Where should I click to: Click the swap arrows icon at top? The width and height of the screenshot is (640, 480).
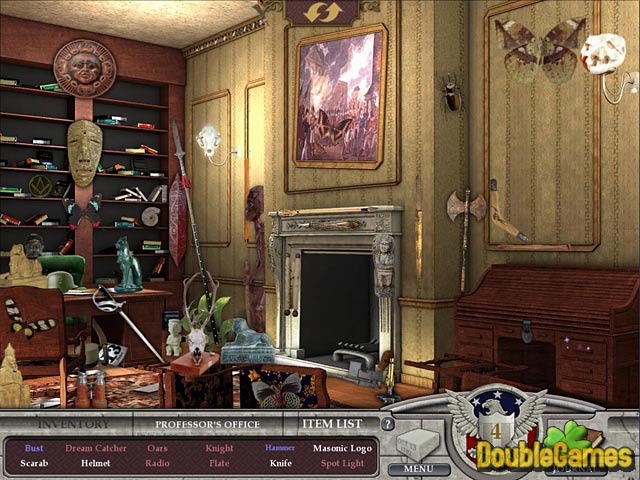pos(323,11)
